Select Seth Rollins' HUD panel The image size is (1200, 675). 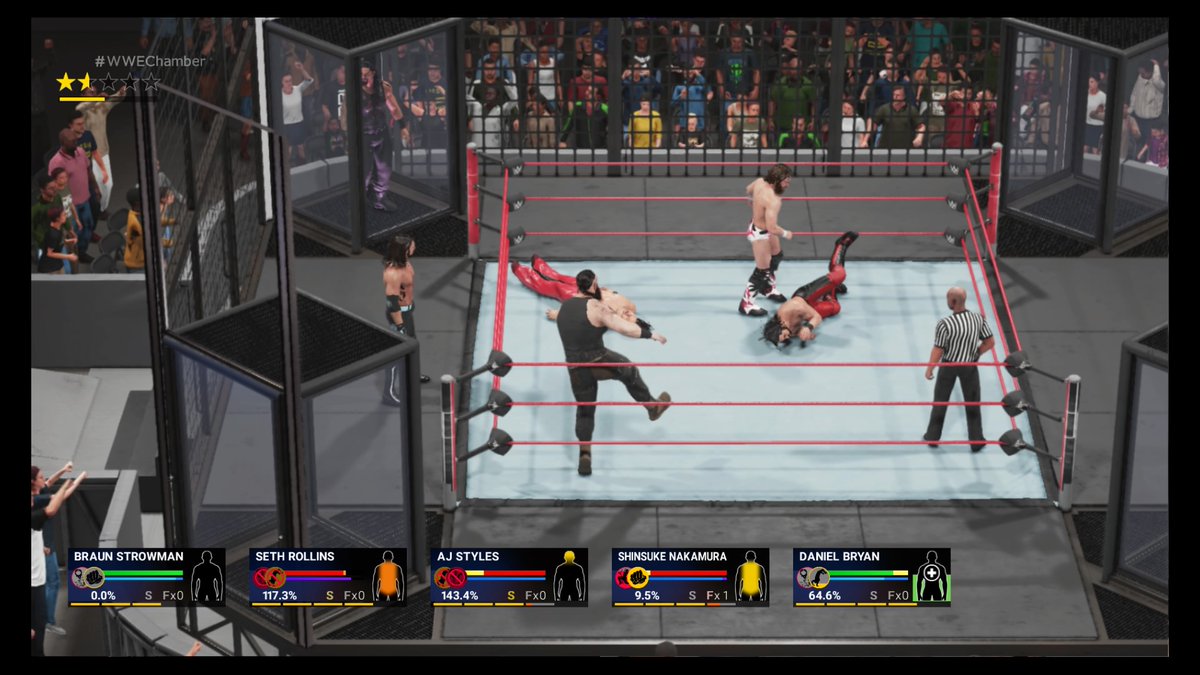327,577
